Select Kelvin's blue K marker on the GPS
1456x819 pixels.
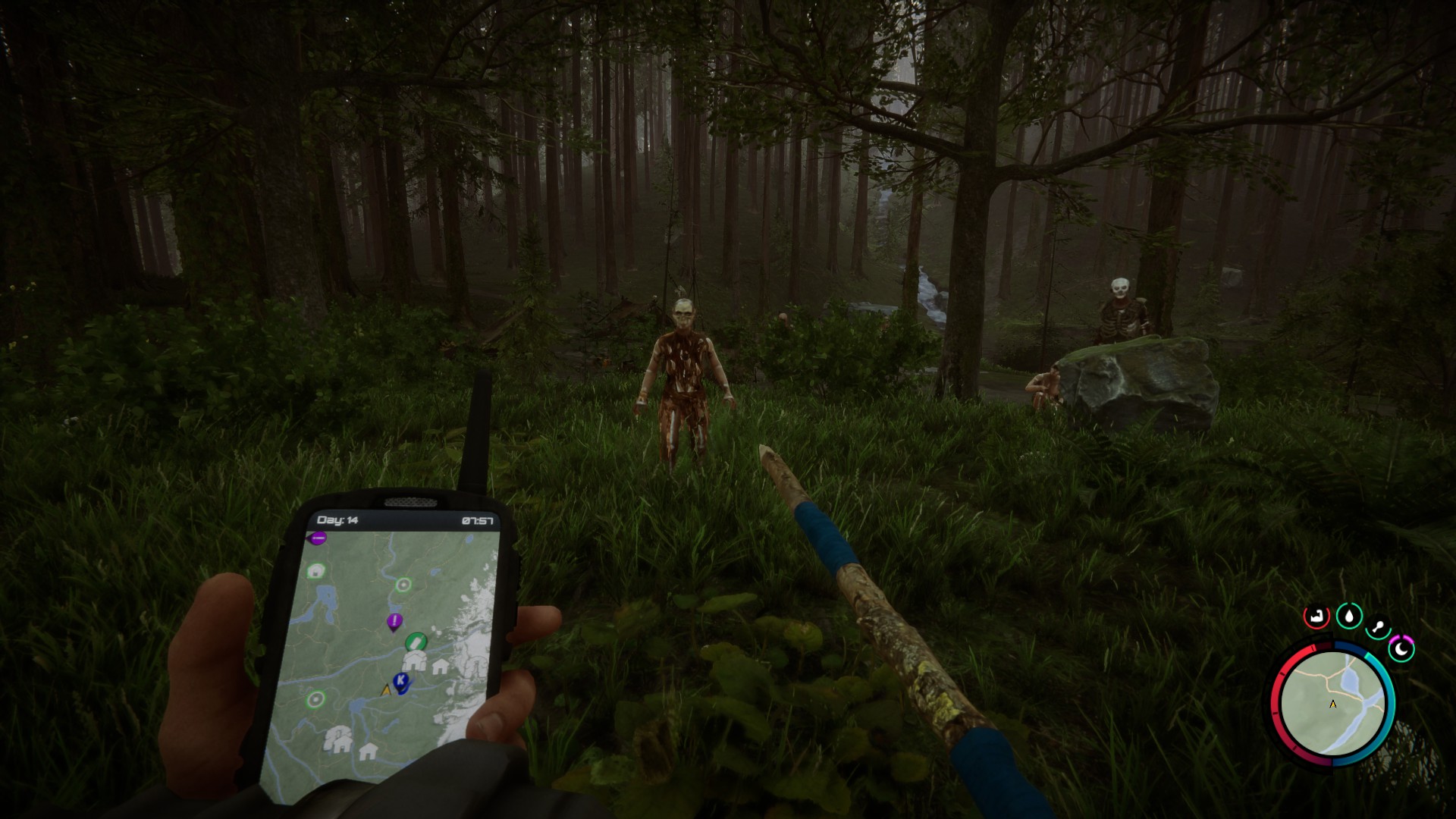click(x=400, y=682)
